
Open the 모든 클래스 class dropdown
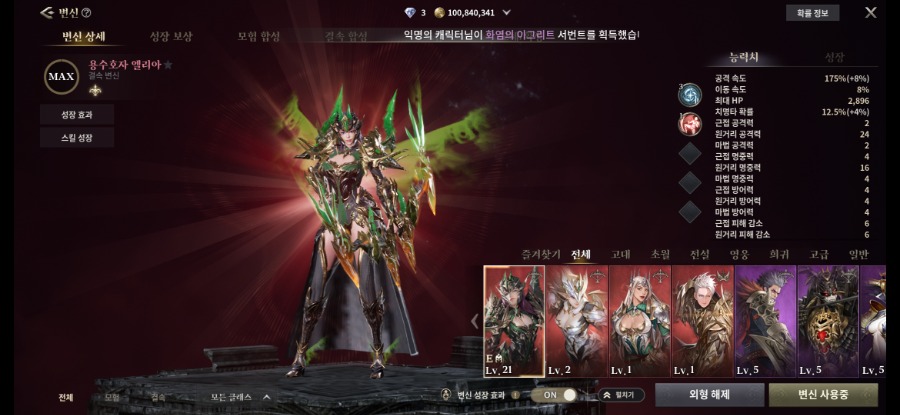pyautogui.click(x=240, y=397)
